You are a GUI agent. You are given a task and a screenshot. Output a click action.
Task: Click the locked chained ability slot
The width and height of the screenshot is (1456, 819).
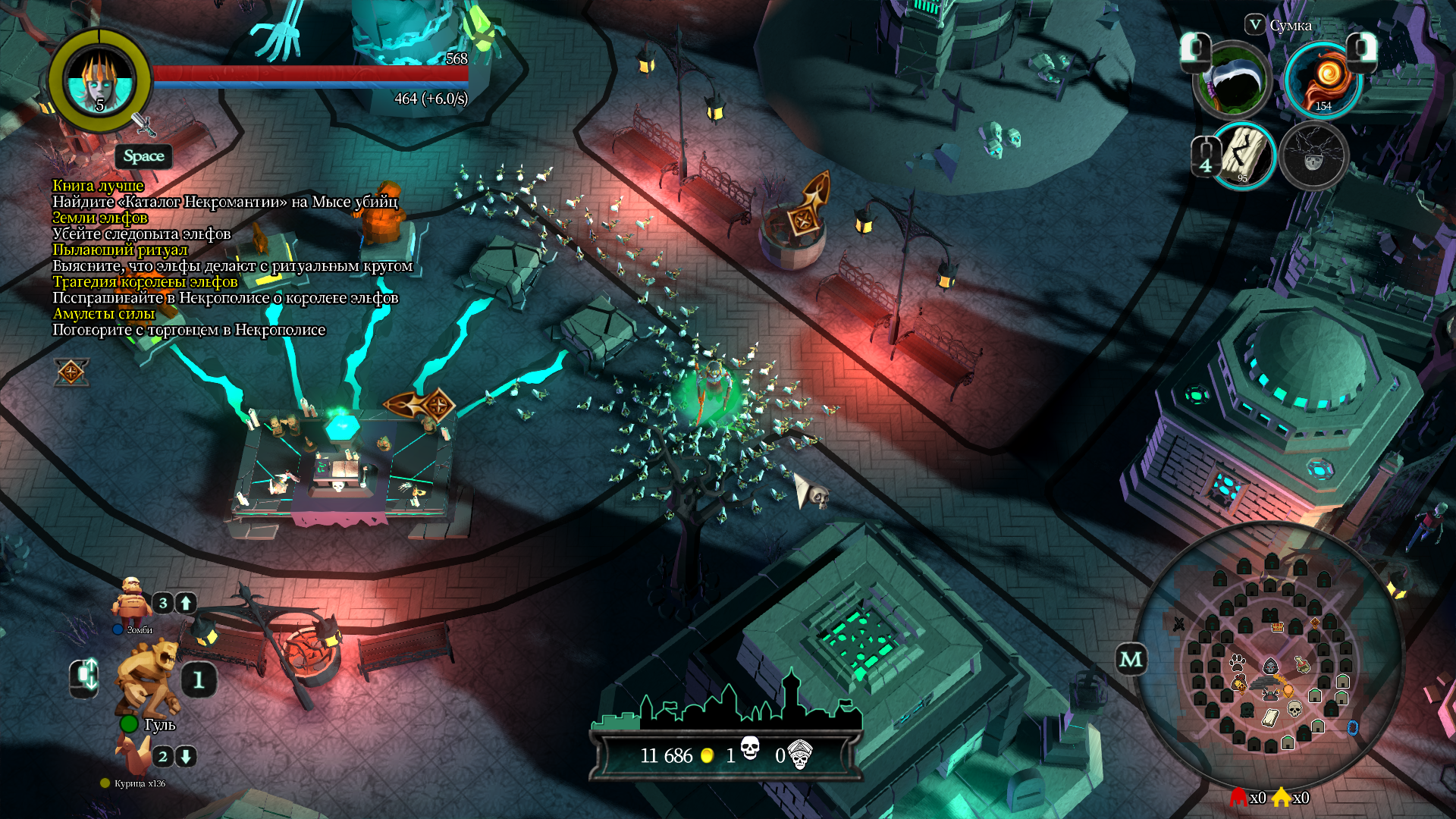tap(1313, 156)
